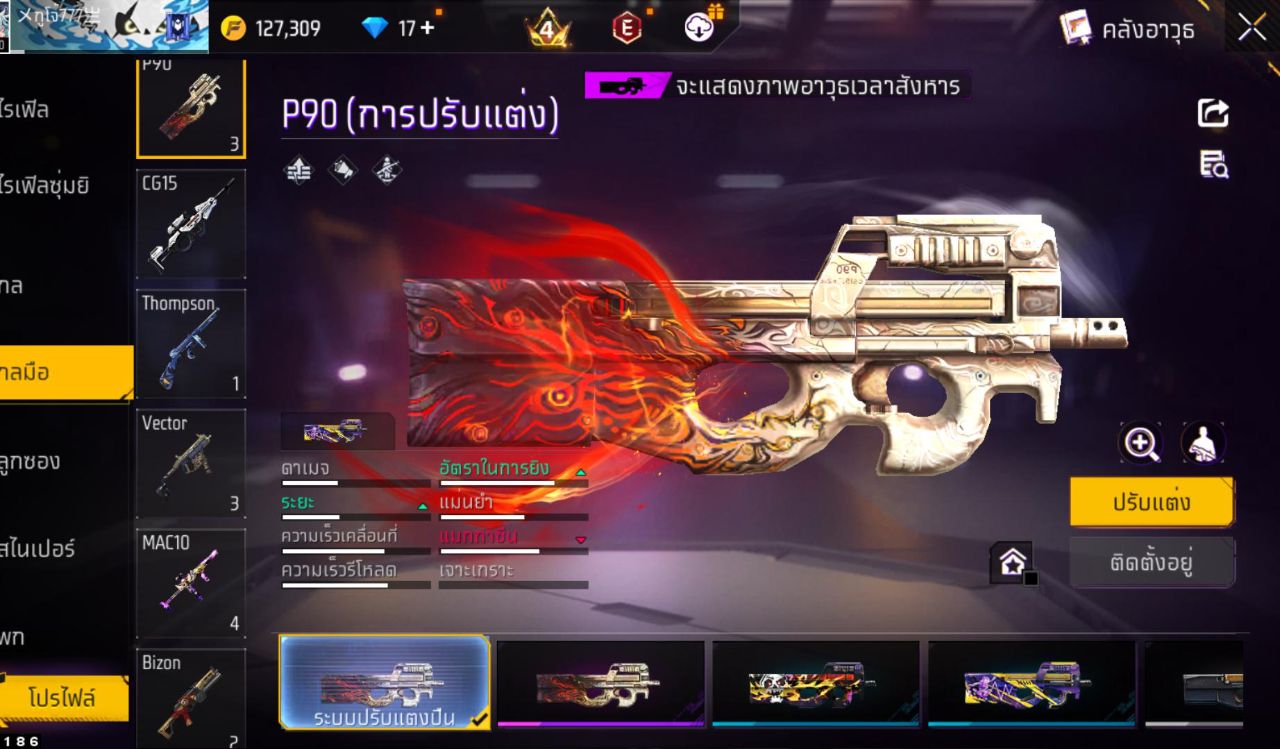This screenshot has height=749, width=1280.
Task: Zoom into the P90 with the magnifier icon
Action: (1141, 442)
